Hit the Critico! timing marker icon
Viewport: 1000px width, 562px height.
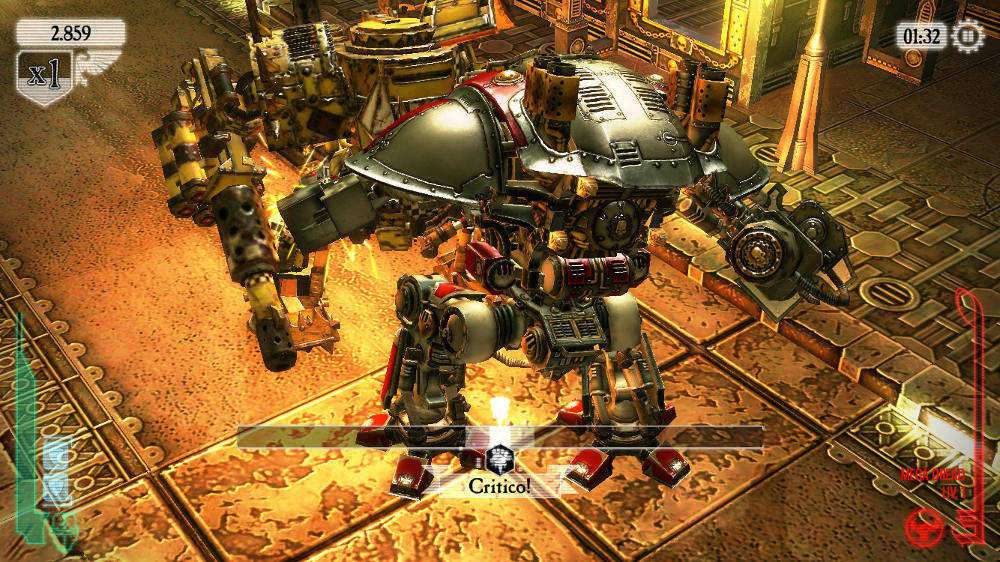point(499,458)
